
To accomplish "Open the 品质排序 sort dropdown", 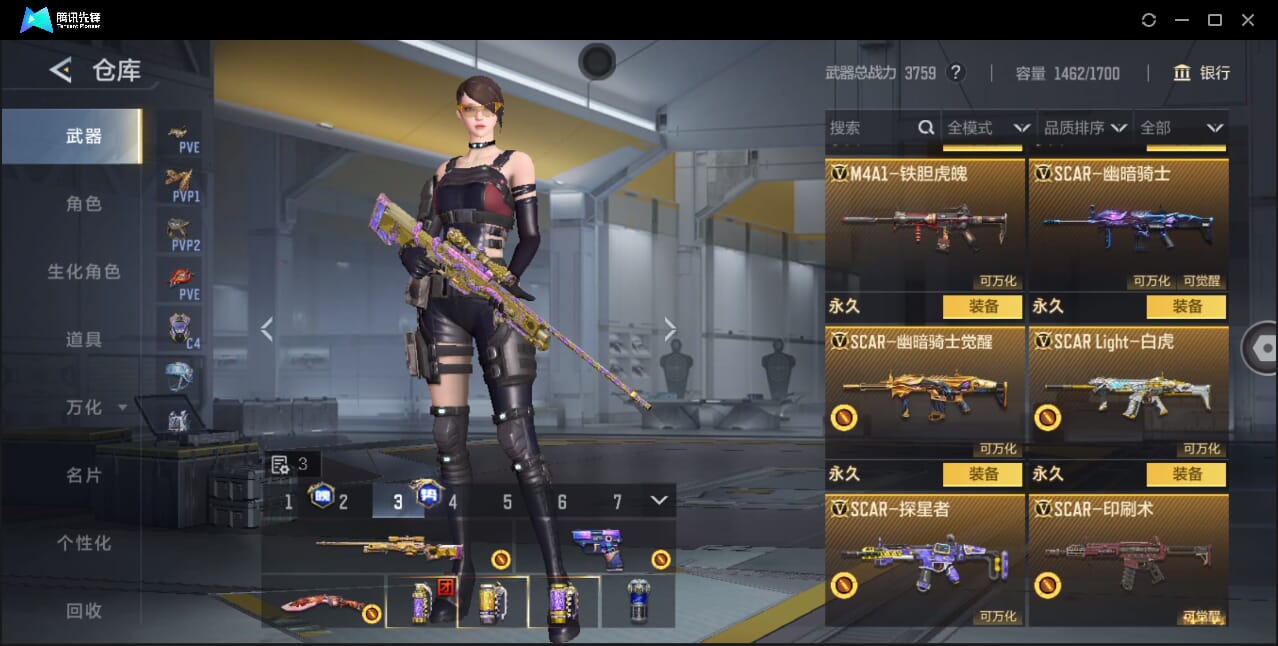I will [1084, 128].
